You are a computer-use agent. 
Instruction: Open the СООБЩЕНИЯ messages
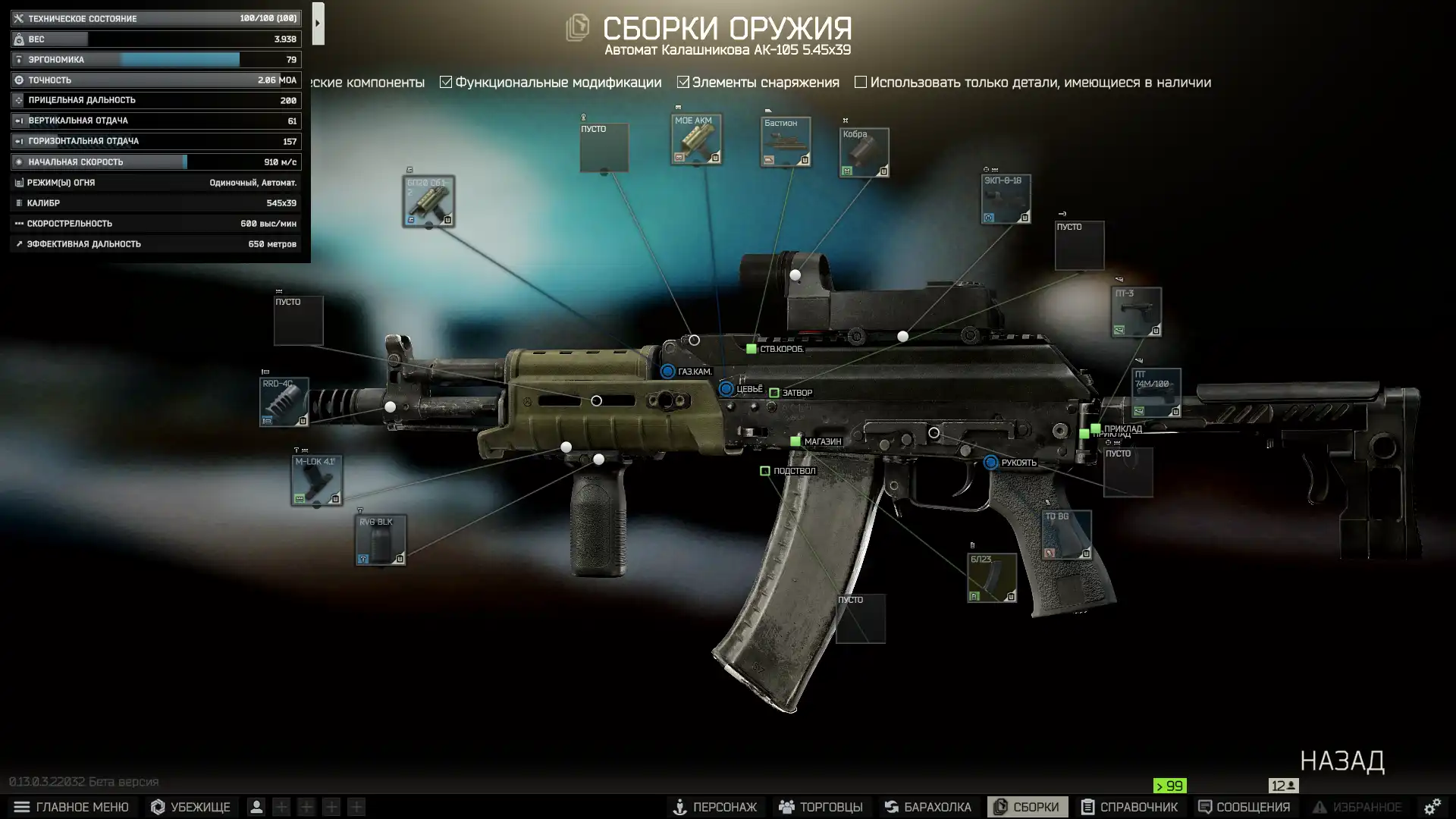coord(1244,807)
